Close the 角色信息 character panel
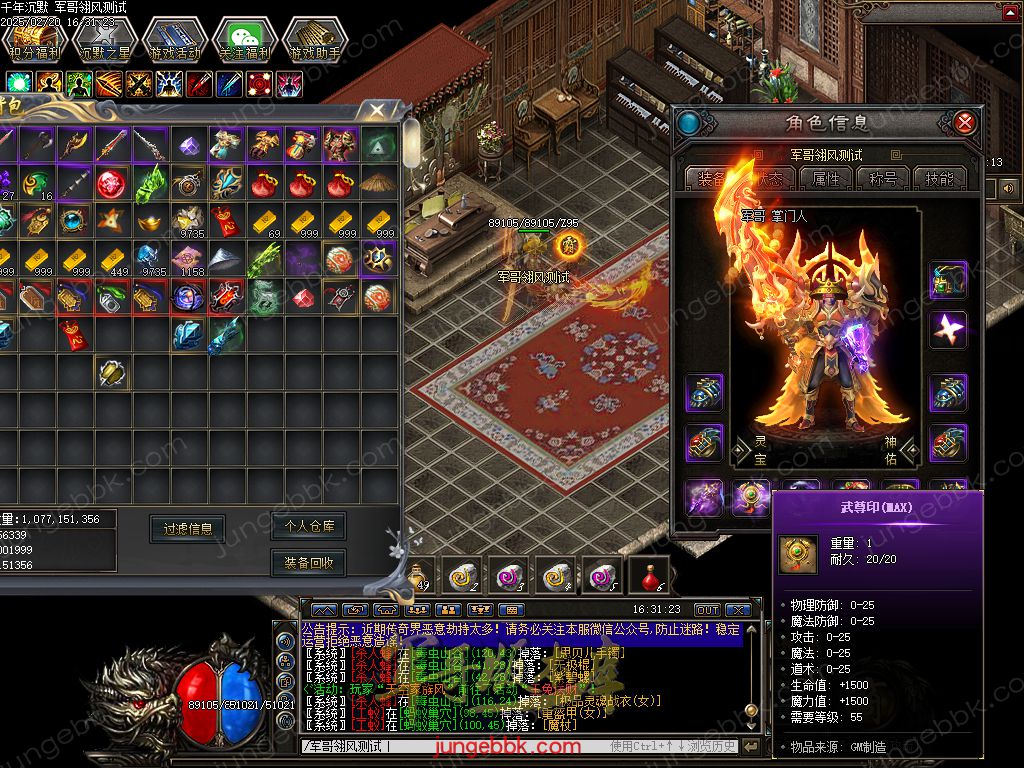1024x768 pixels. [965, 123]
